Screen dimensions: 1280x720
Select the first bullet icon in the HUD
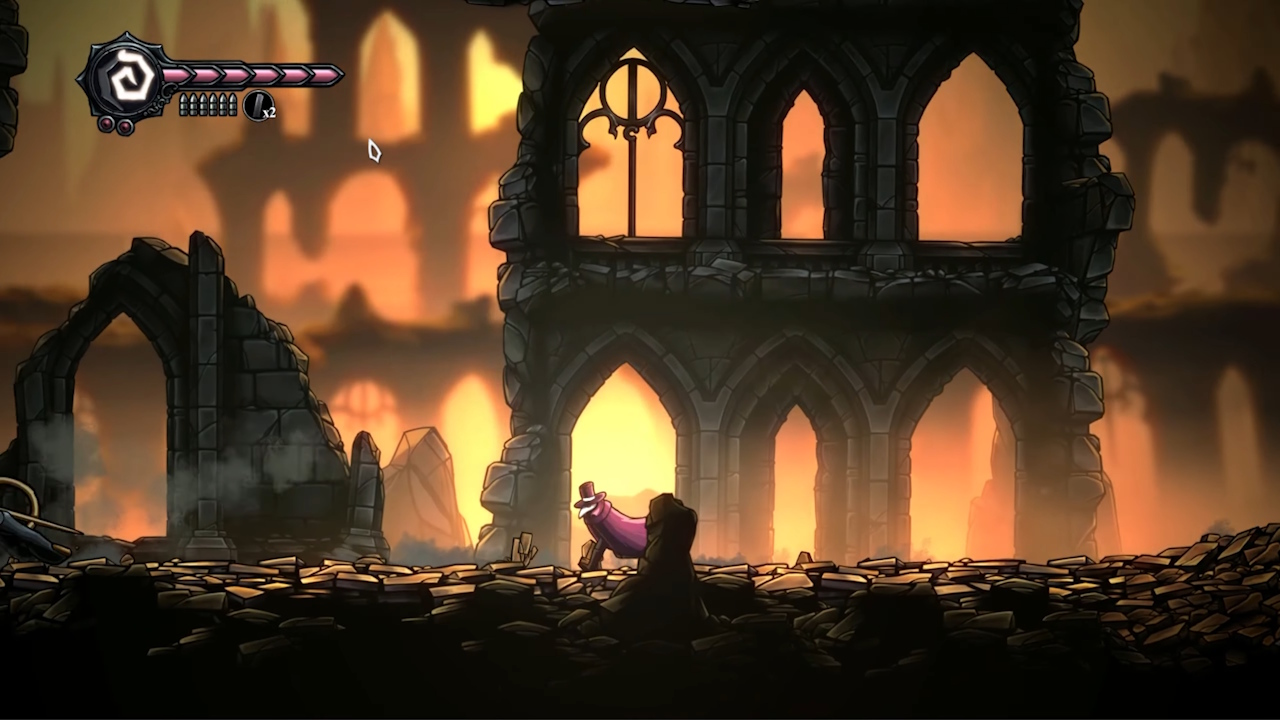click(184, 104)
